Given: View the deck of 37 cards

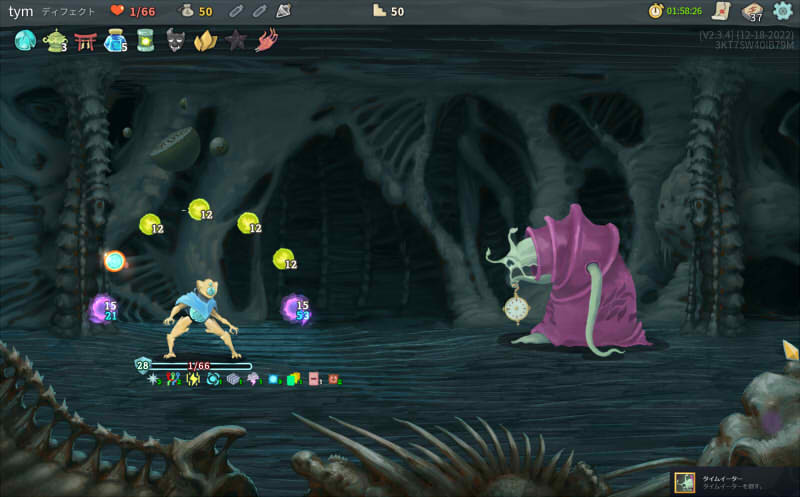Looking at the screenshot, I should [x=752, y=12].
